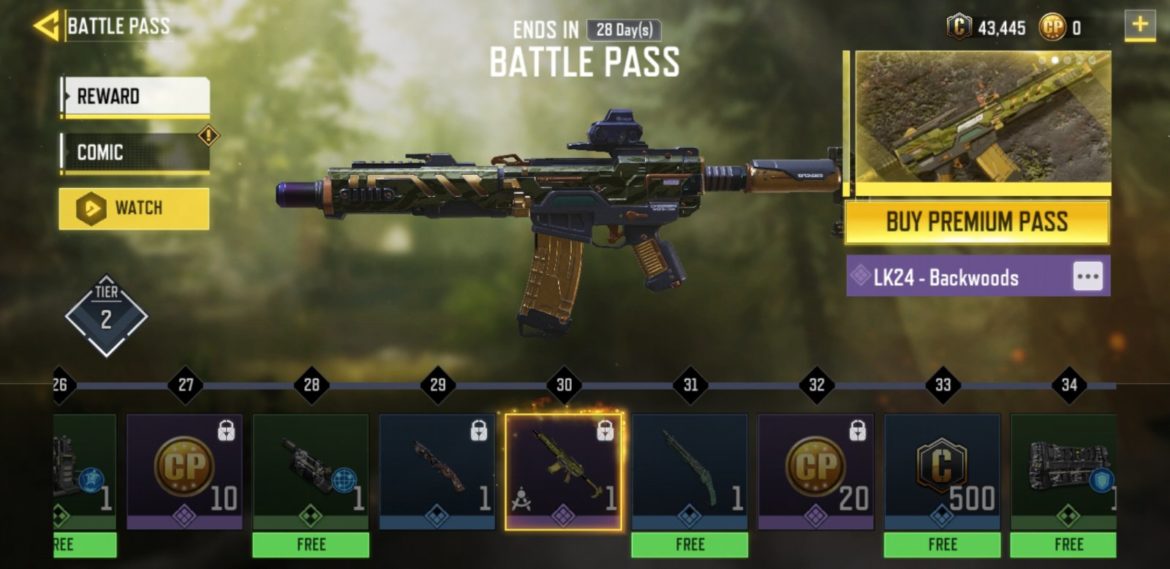1170x569 pixels.
Task: Buy the Premium Pass
Action: [977, 222]
